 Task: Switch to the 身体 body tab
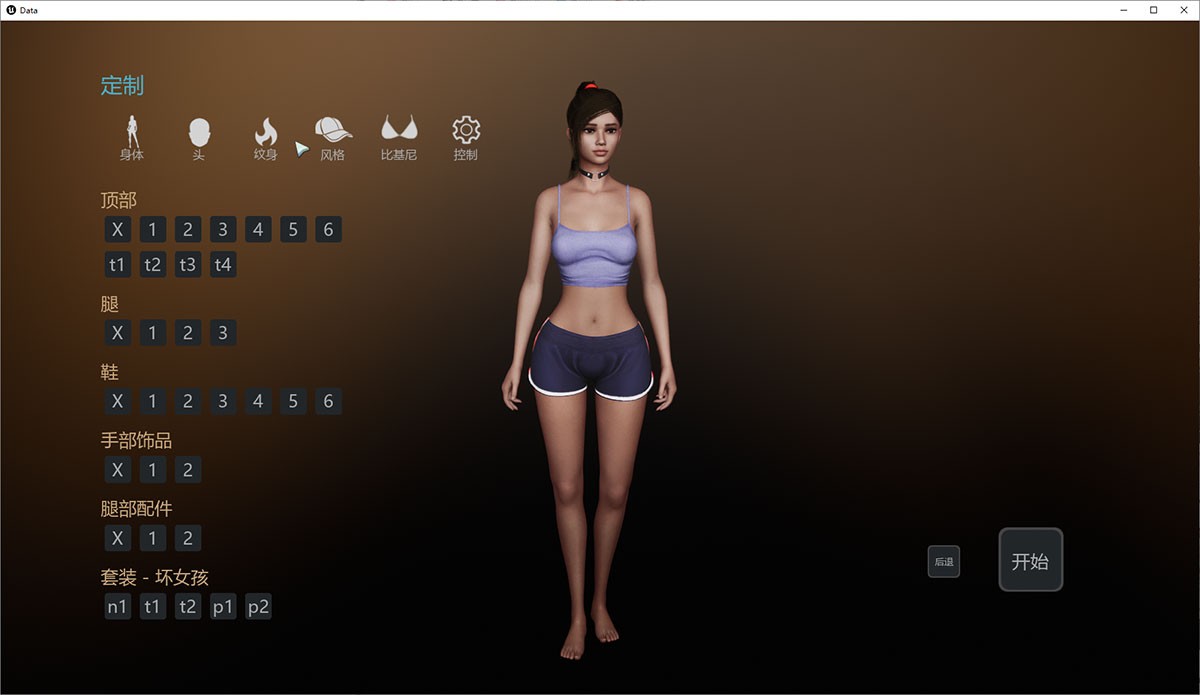pyautogui.click(x=132, y=138)
